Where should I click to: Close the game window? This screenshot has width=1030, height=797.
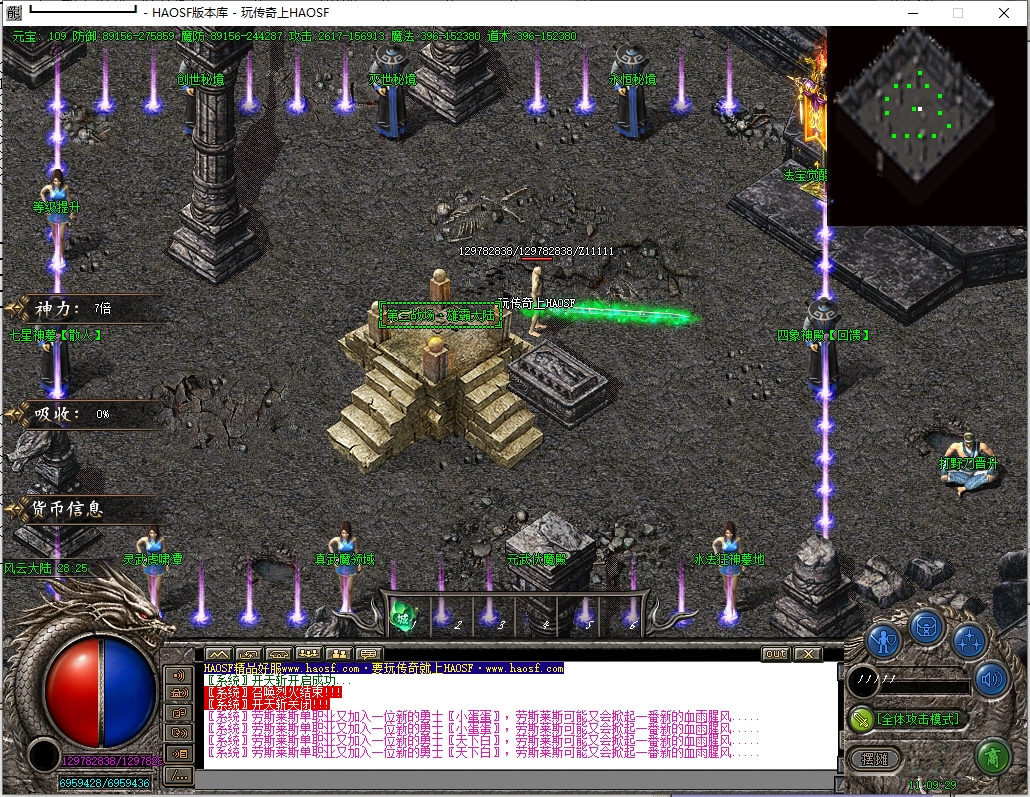pyautogui.click(x=1004, y=13)
